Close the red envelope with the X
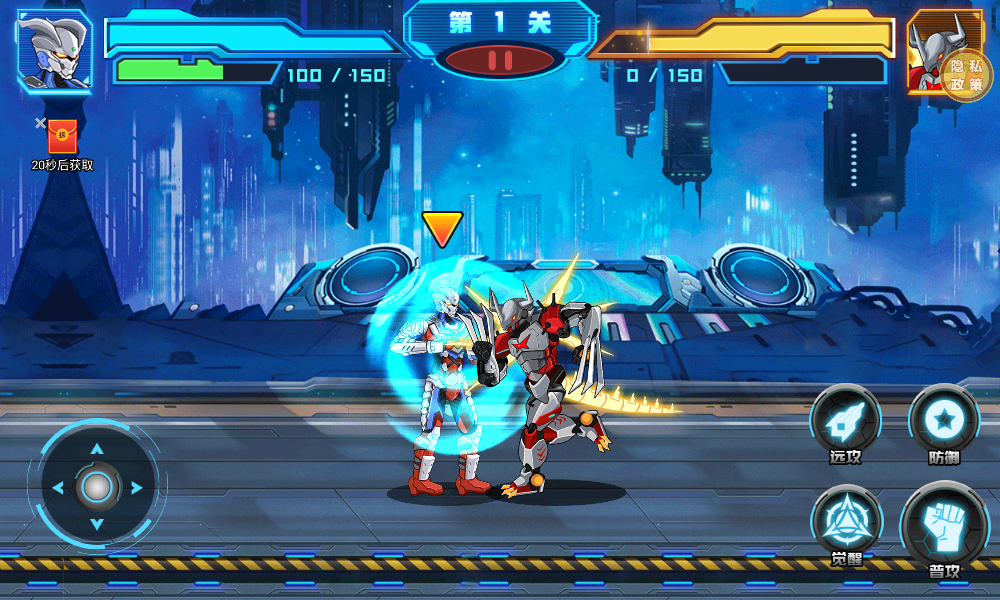 [40, 123]
